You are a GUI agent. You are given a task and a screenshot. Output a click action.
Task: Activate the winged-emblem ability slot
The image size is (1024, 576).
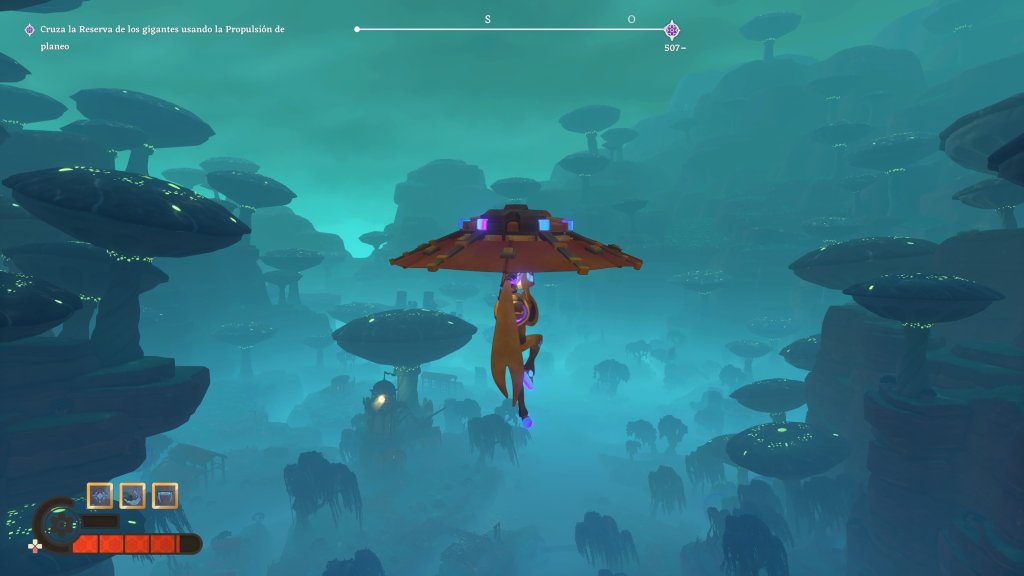[x=100, y=495]
